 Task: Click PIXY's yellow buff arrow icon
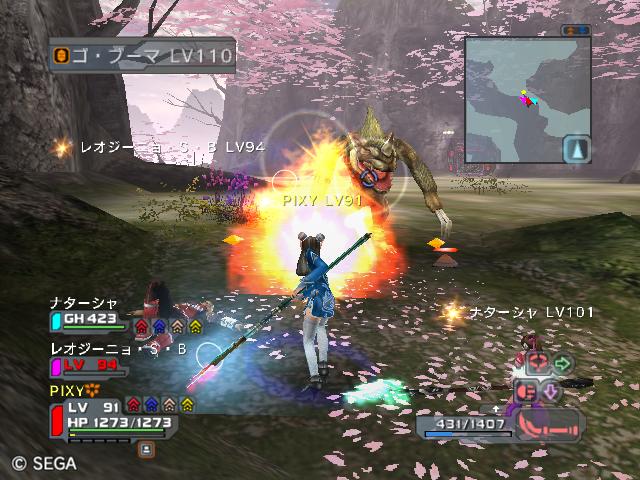[187, 403]
